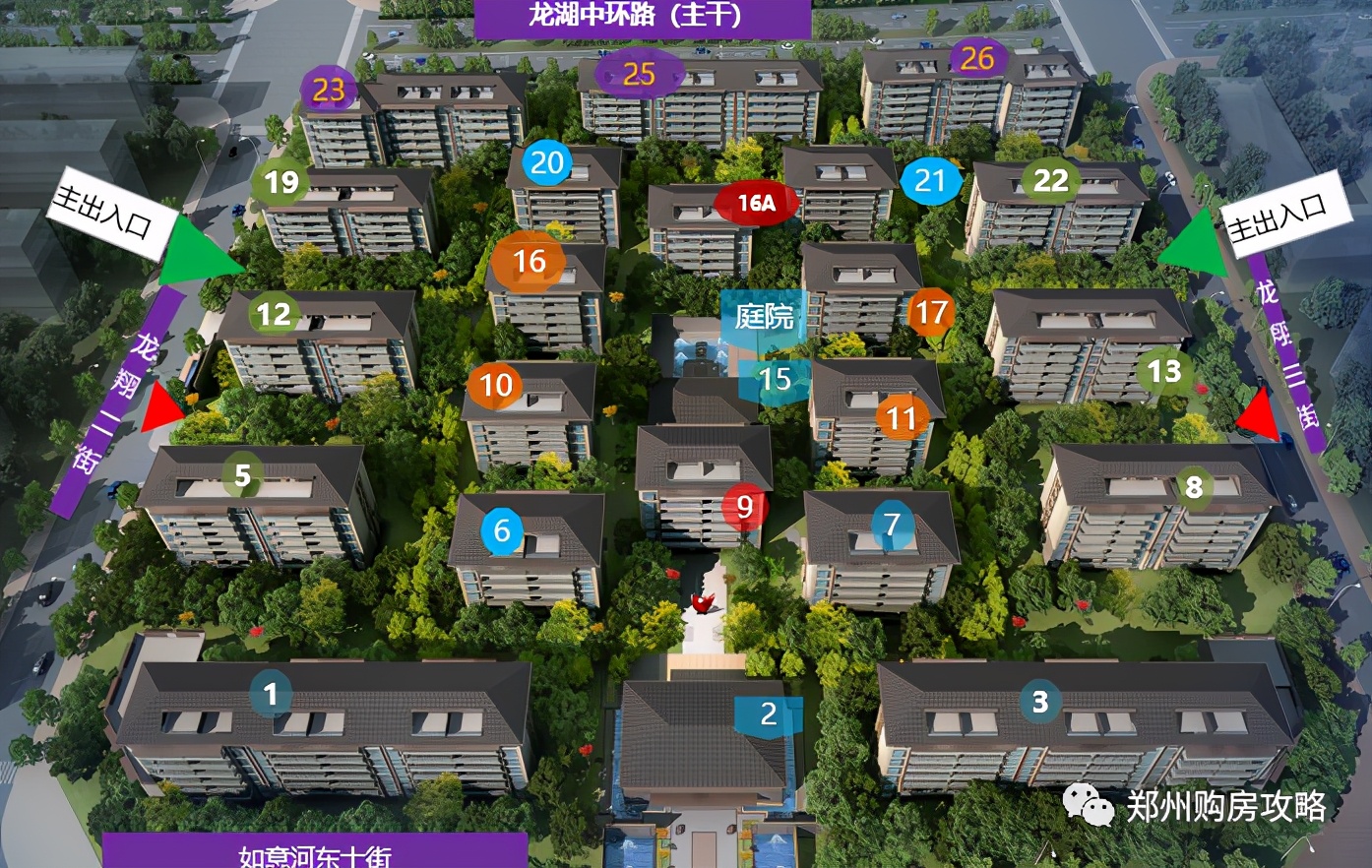Screen dimensions: 1372x868
Task: Click the red 16A building marker
Action: click(x=756, y=204)
